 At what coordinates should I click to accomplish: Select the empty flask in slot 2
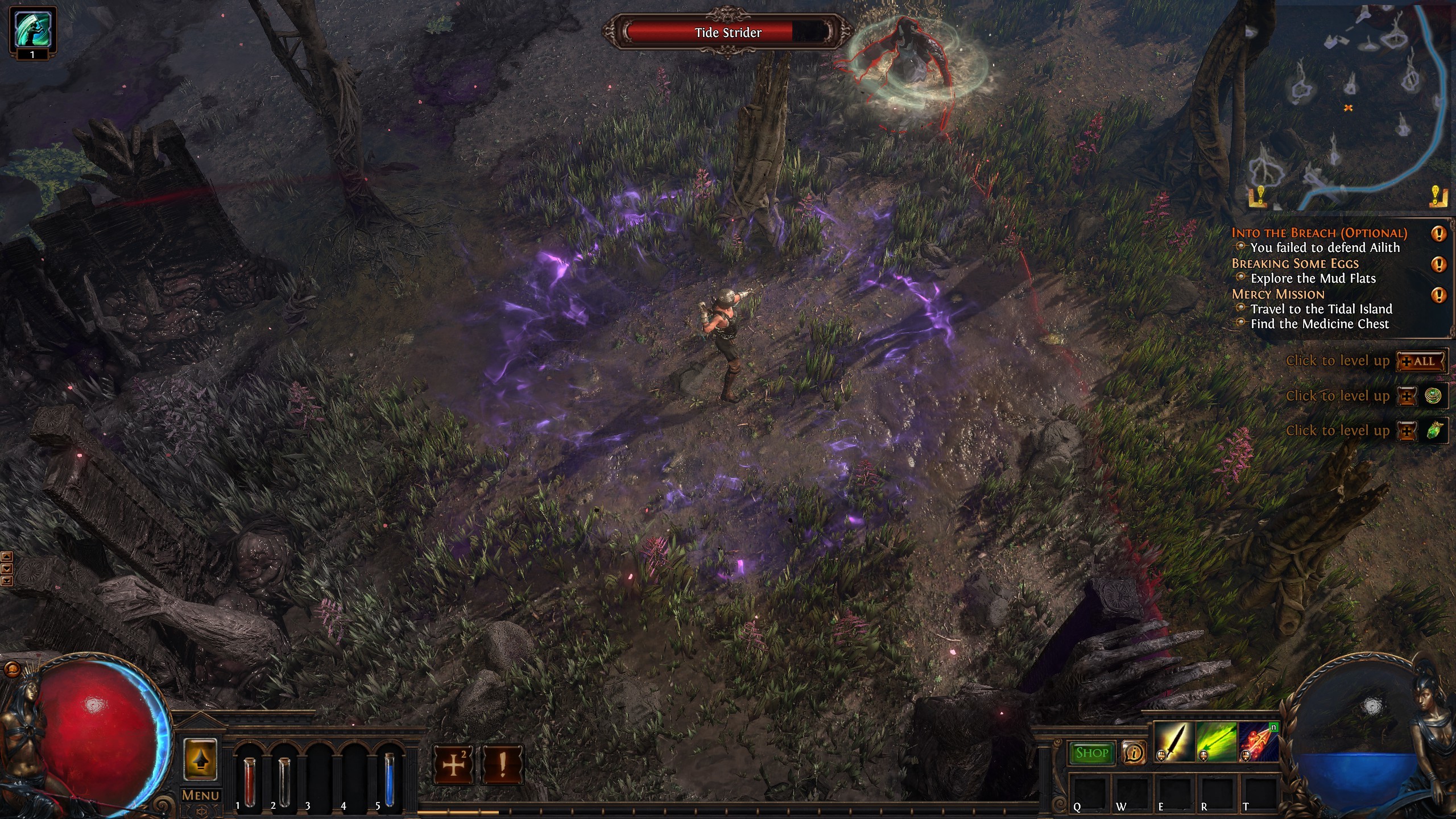(x=284, y=781)
